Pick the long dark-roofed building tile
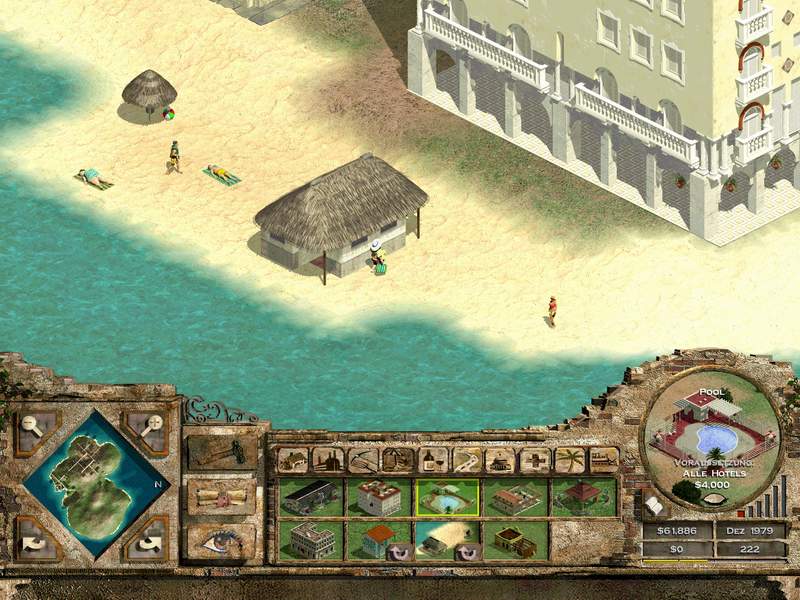The image size is (800, 600). point(311,498)
